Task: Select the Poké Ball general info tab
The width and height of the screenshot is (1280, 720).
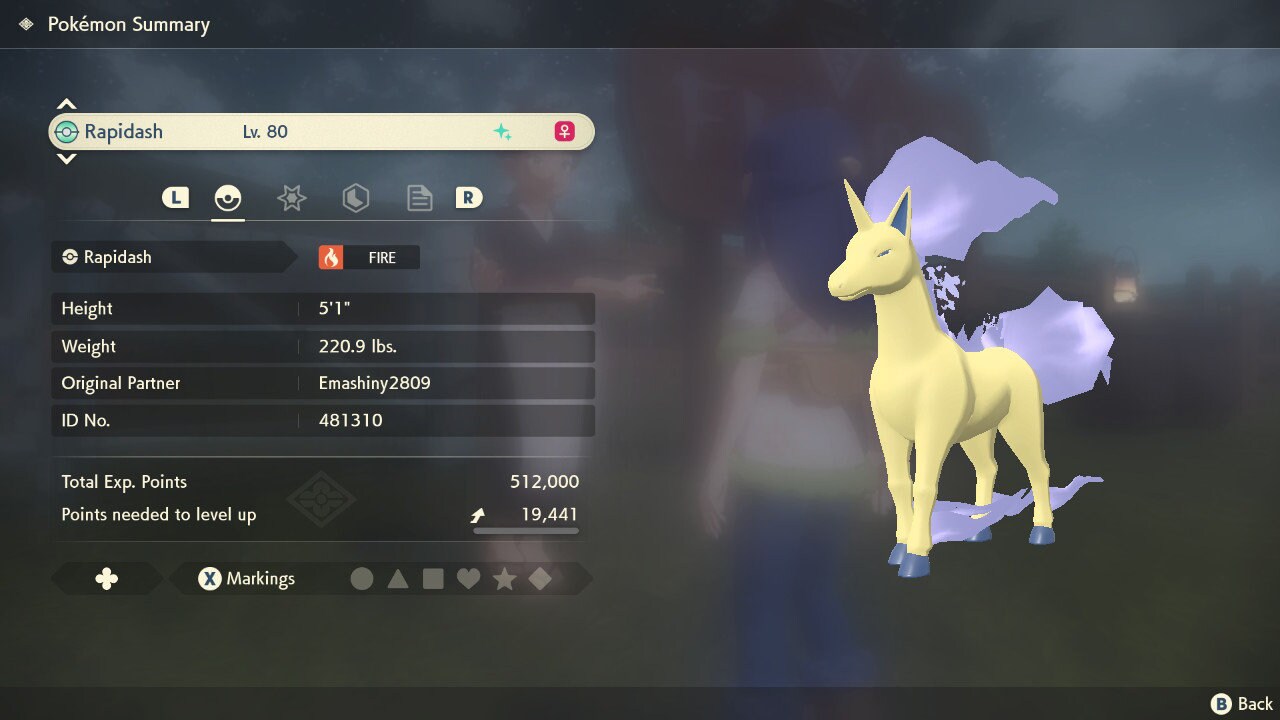Action: 228,198
